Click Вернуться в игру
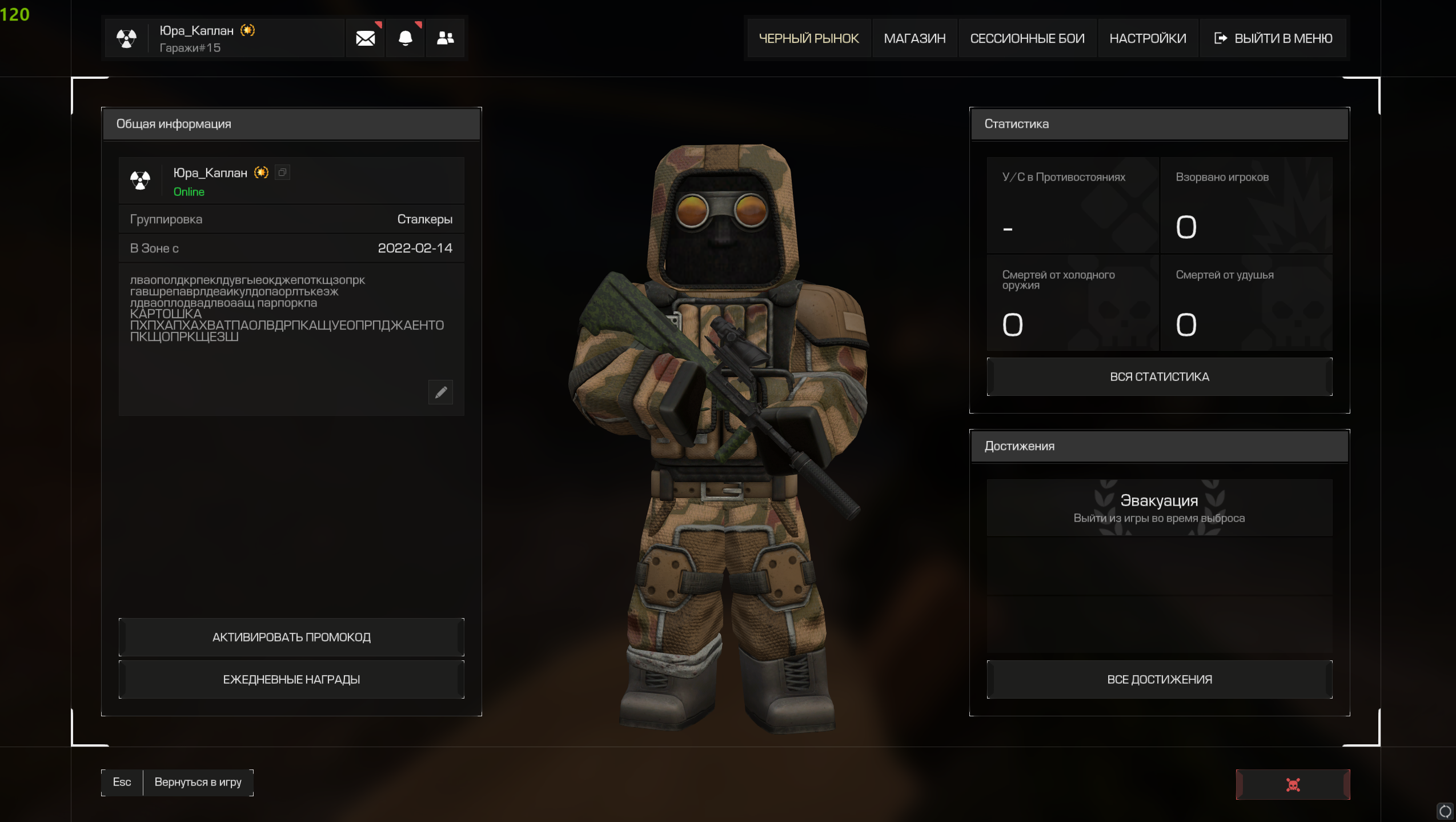 click(x=198, y=782)
